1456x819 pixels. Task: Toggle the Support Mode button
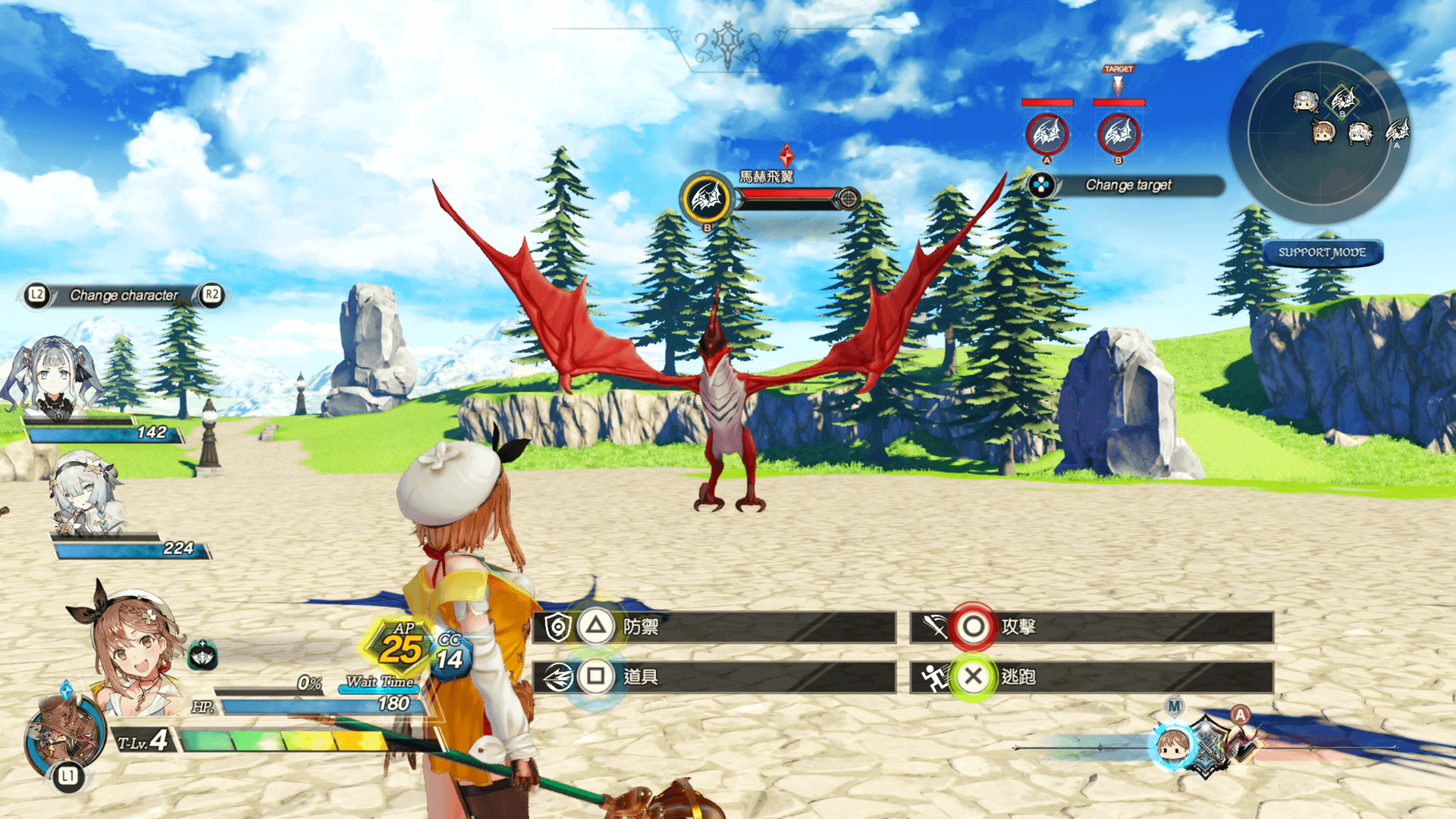tap(1322, 253)
